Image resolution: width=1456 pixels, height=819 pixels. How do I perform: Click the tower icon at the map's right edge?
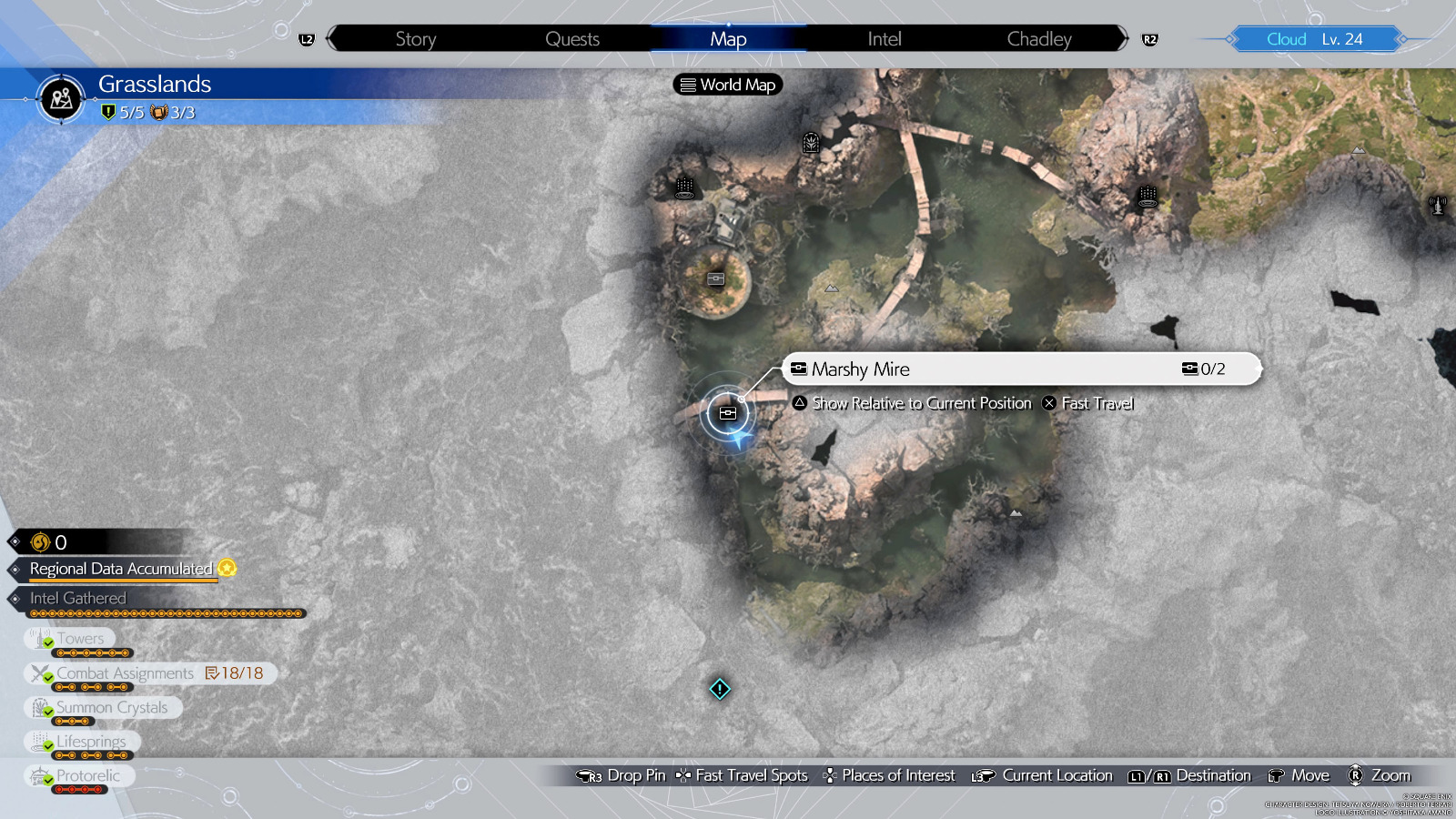(x=1436, y=204)
